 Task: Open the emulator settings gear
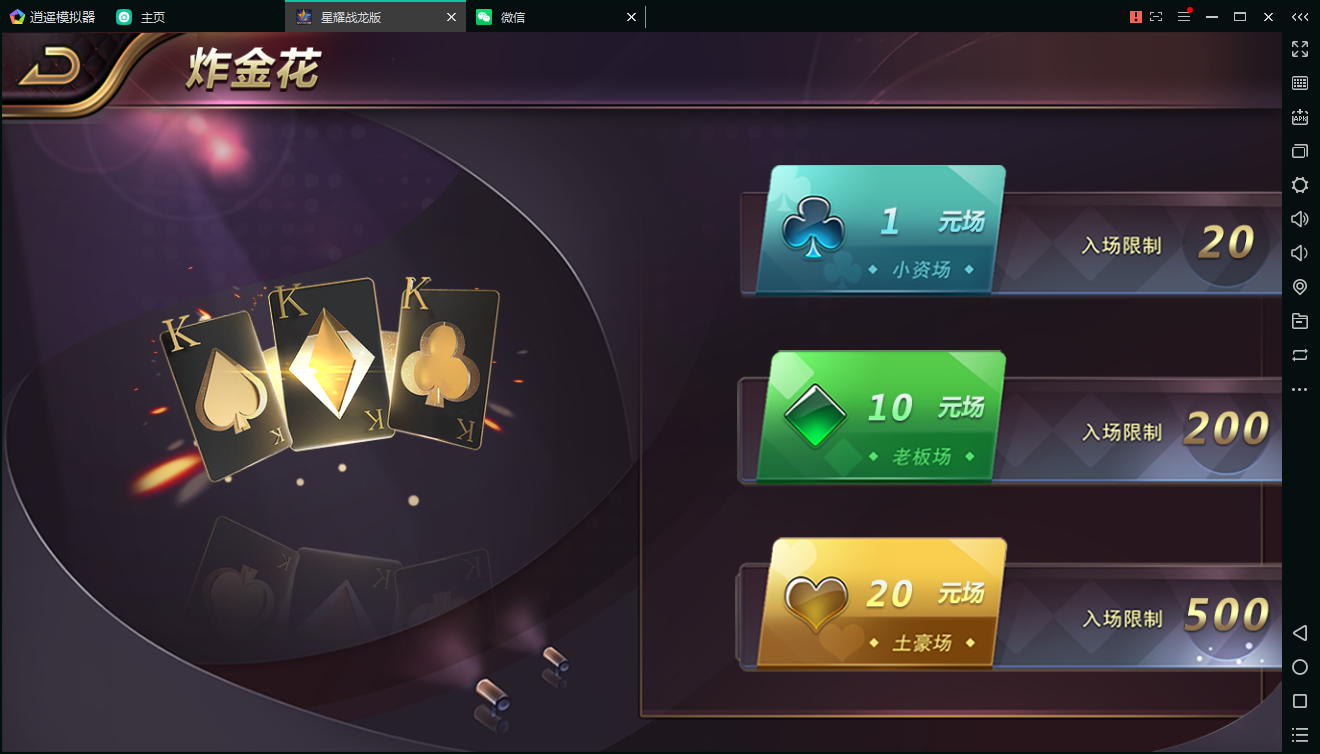point(1300,185)
